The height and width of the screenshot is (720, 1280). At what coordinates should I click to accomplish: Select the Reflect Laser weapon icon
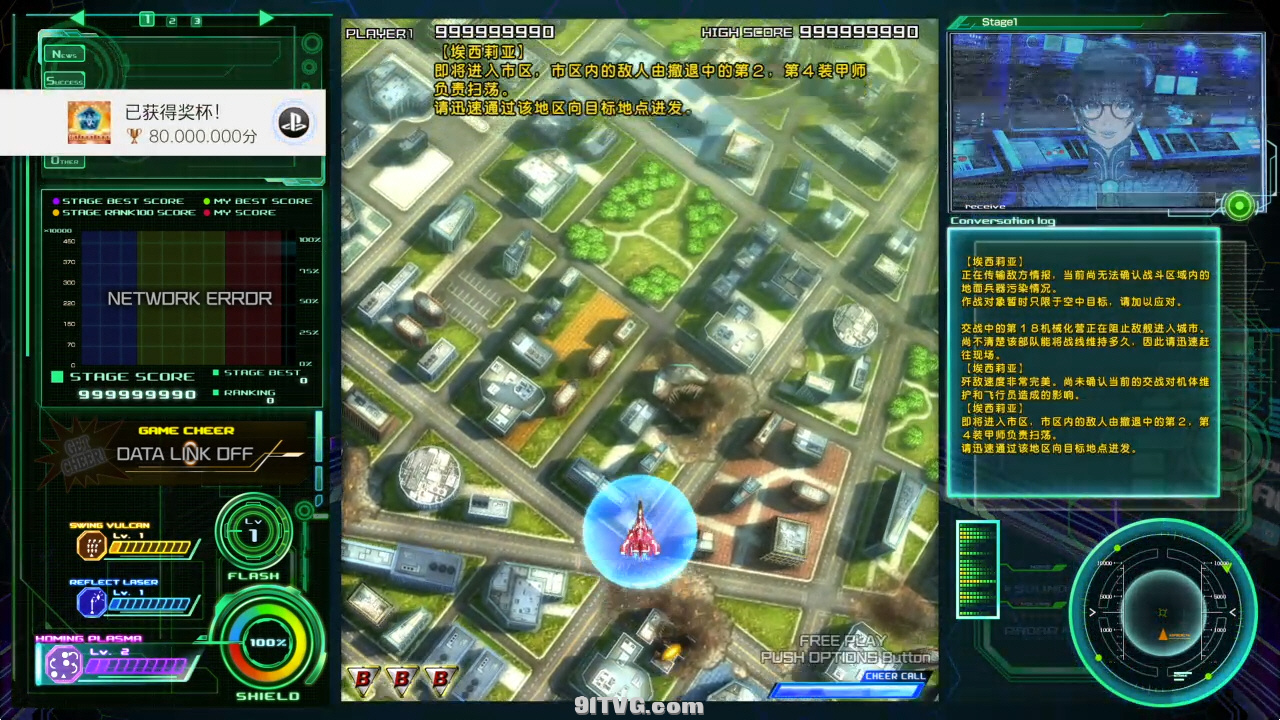pos(92,602)
